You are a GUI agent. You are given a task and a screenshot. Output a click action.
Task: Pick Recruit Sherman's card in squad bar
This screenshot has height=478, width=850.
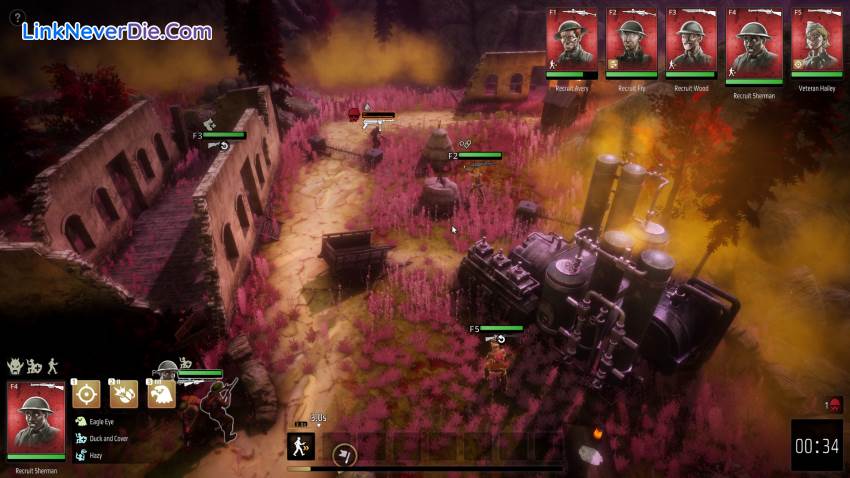(754, 44)
